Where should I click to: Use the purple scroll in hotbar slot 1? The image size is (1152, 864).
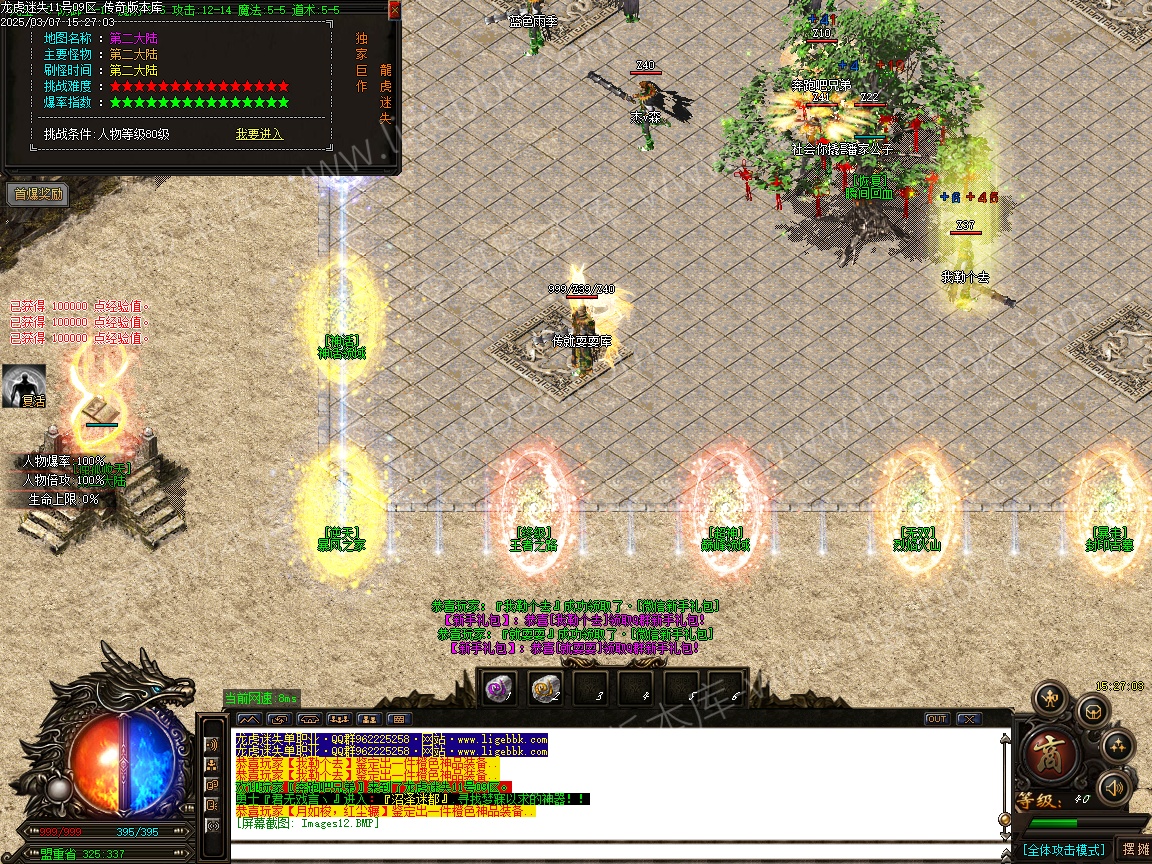[499, 687]
